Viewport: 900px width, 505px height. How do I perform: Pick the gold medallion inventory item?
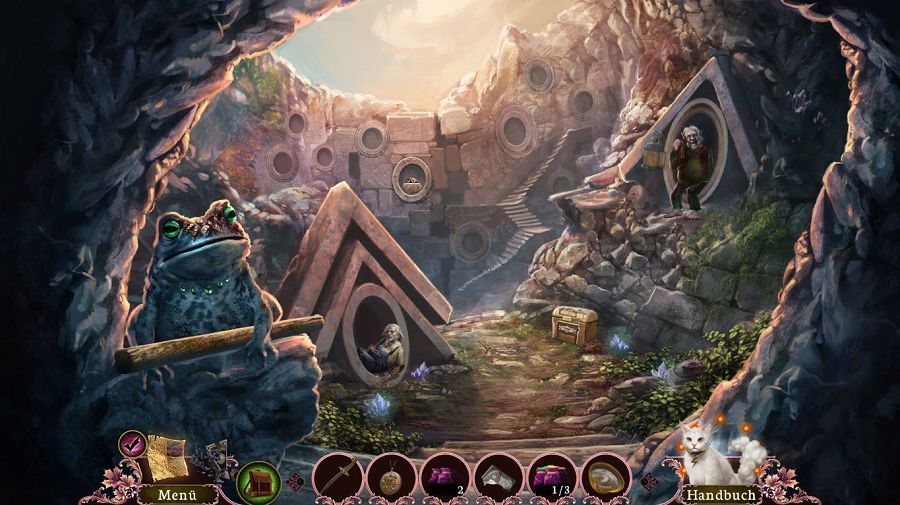click(x=390, y=476)
